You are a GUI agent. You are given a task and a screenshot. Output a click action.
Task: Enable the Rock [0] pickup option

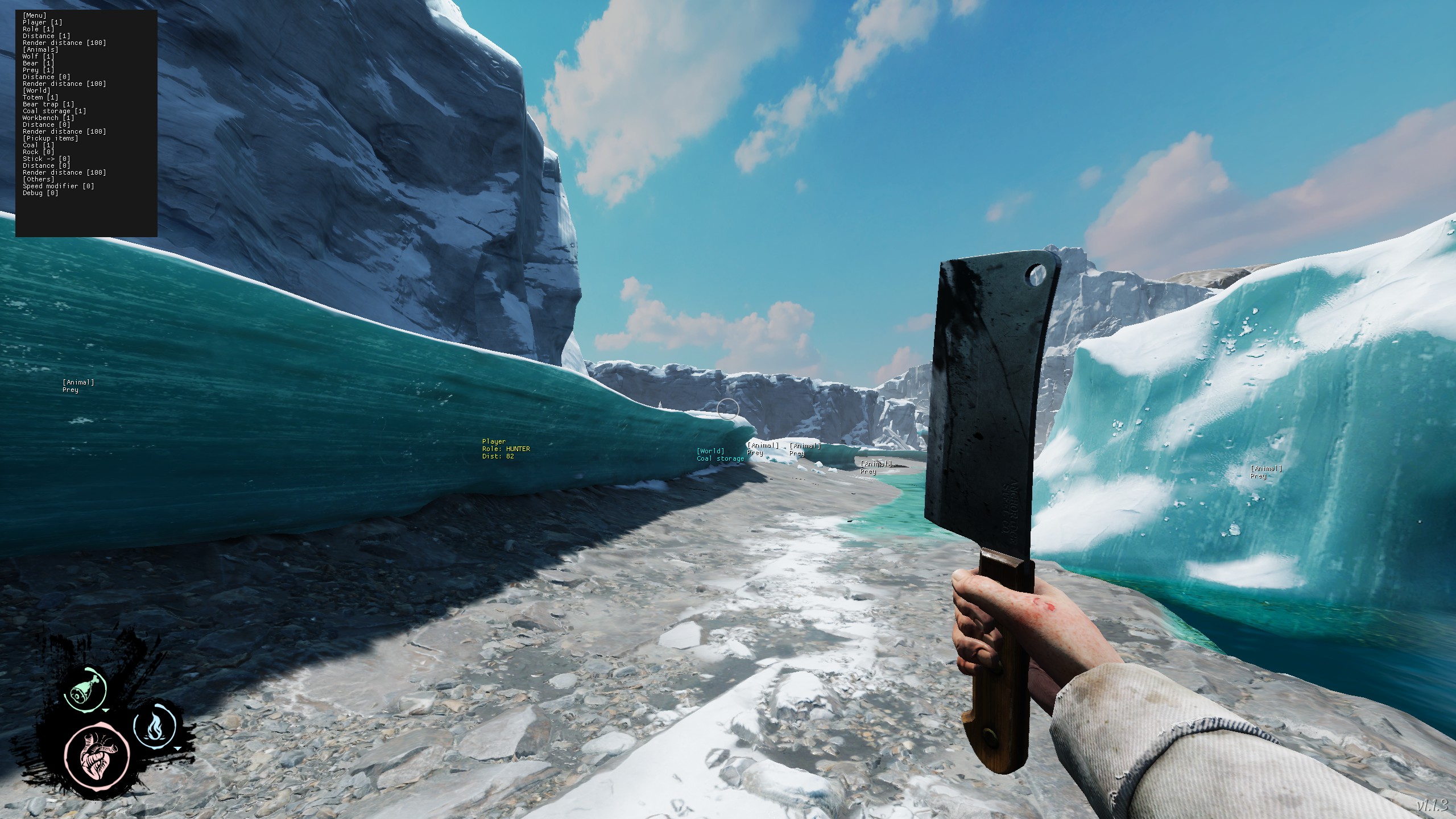[x=39, y=152]
